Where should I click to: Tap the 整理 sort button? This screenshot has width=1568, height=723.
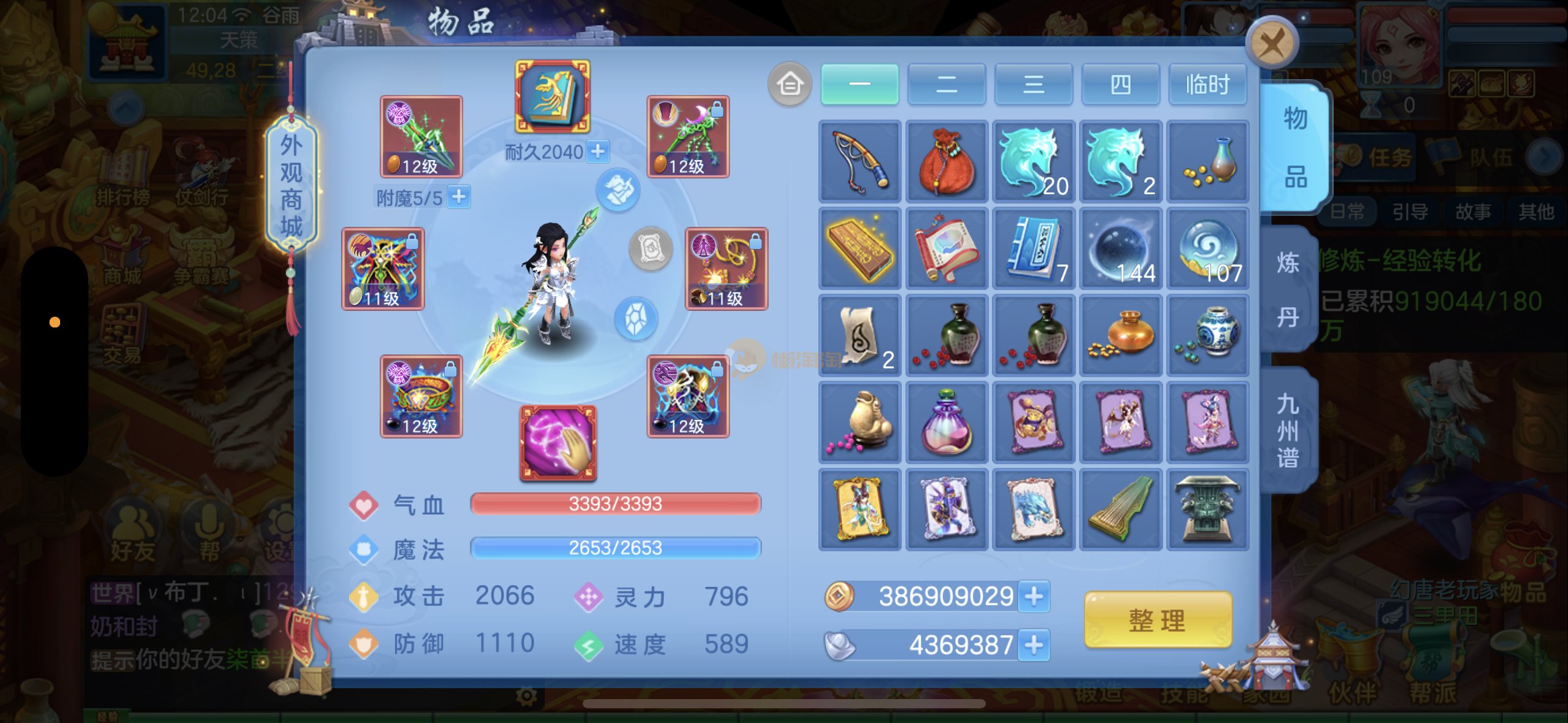click(1158, 620)
